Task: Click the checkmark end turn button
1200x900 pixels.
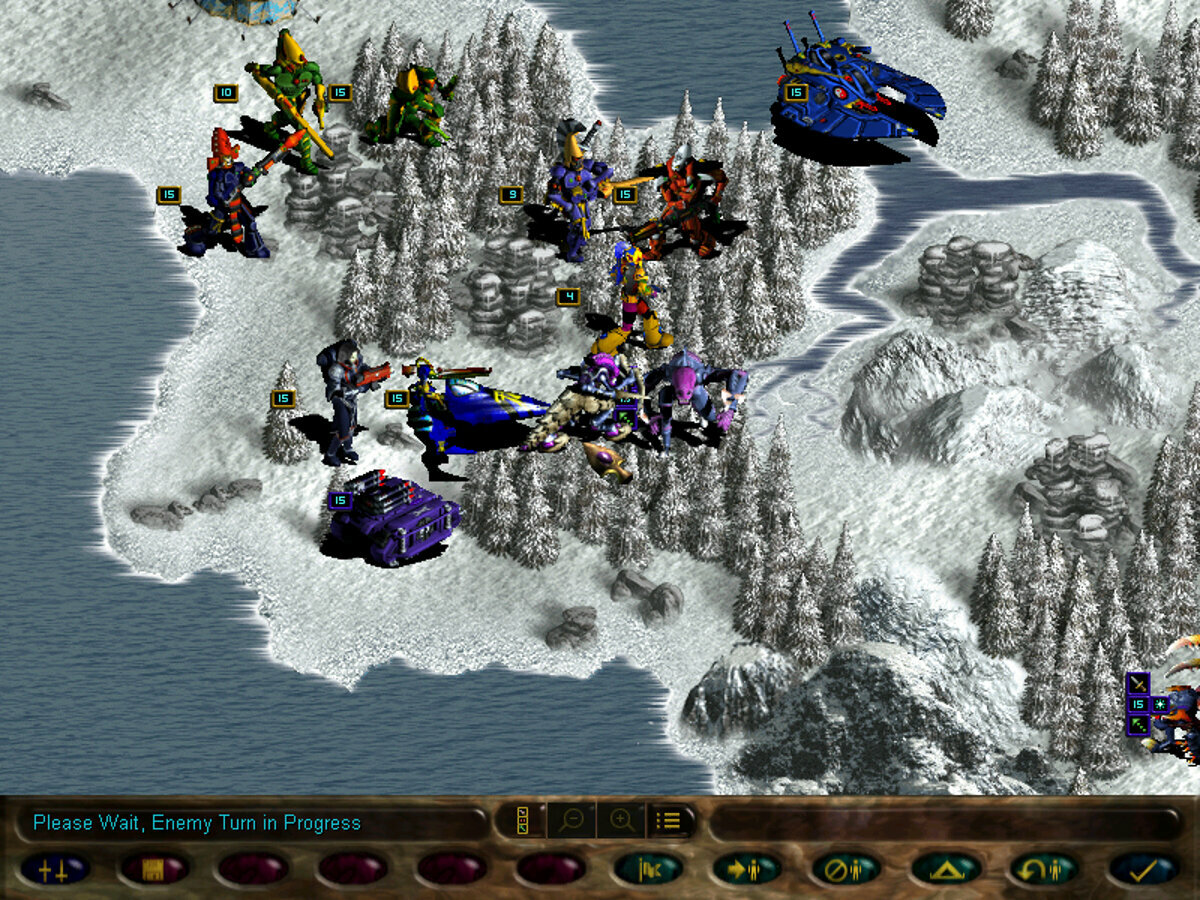Action: [1144, 868]
